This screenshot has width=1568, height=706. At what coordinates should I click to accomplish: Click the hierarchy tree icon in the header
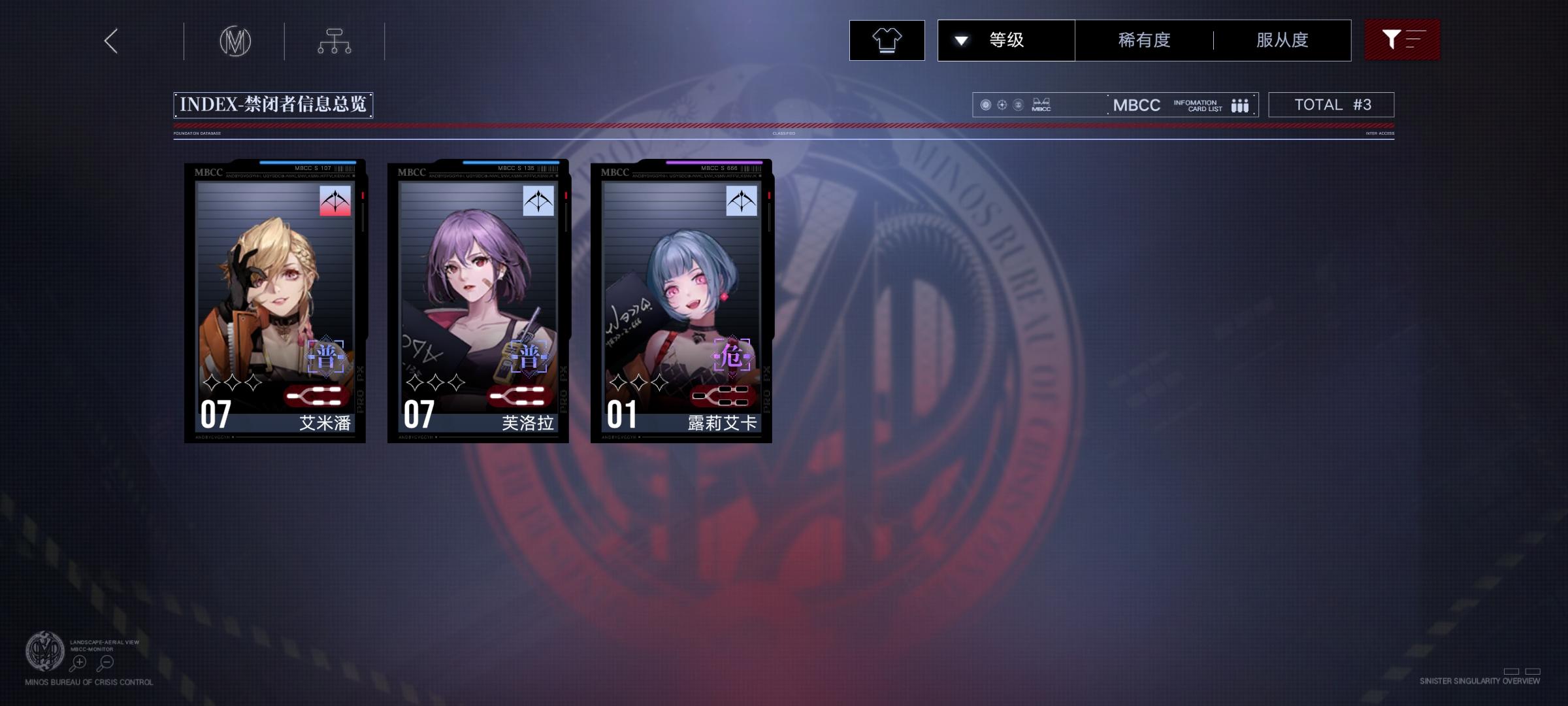pos(335,40)
